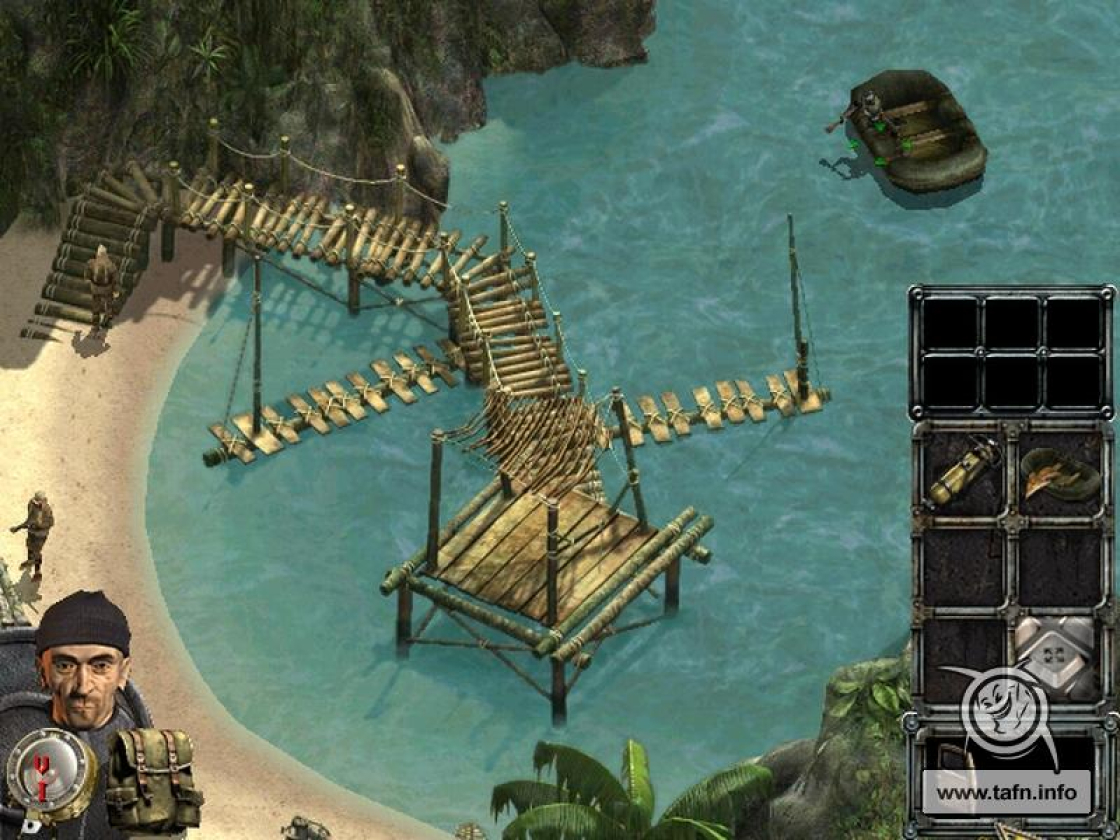The image size is (1120, 840).
Task: Select the yellow air tank item
Action: 962,475
